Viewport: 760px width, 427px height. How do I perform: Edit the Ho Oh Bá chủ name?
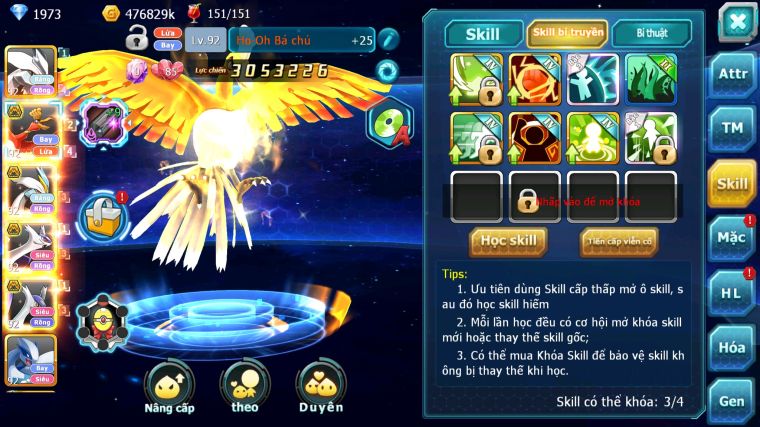coord(387,39)
